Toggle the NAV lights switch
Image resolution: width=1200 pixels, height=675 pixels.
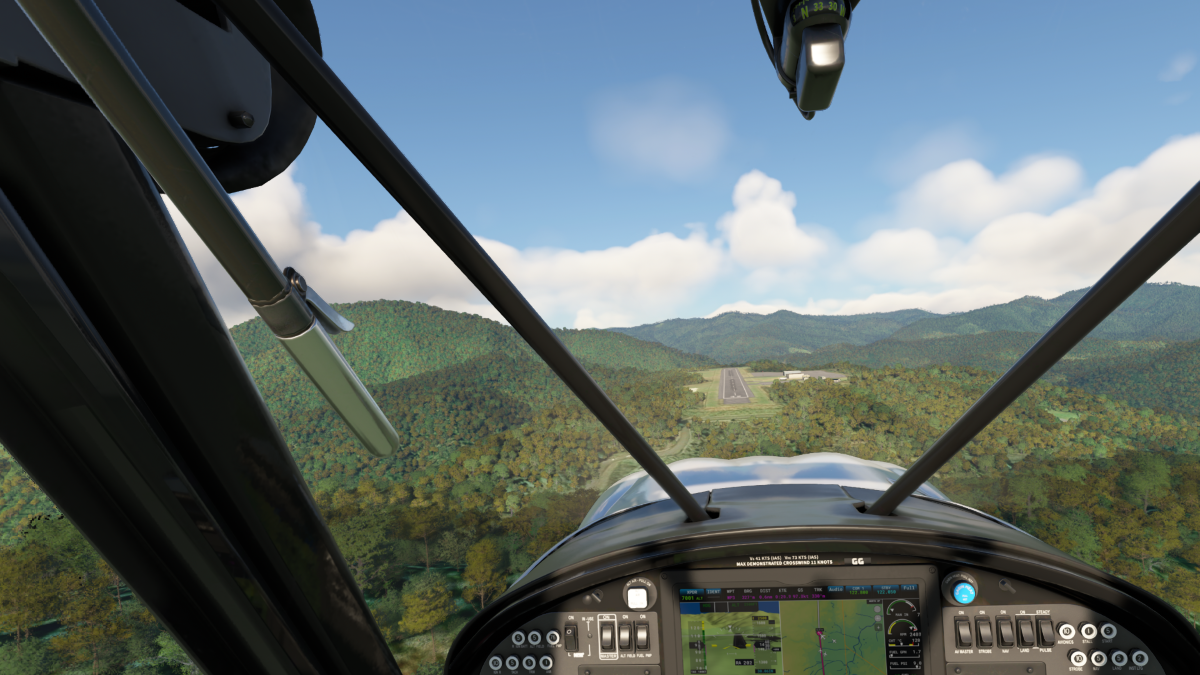1005,631
